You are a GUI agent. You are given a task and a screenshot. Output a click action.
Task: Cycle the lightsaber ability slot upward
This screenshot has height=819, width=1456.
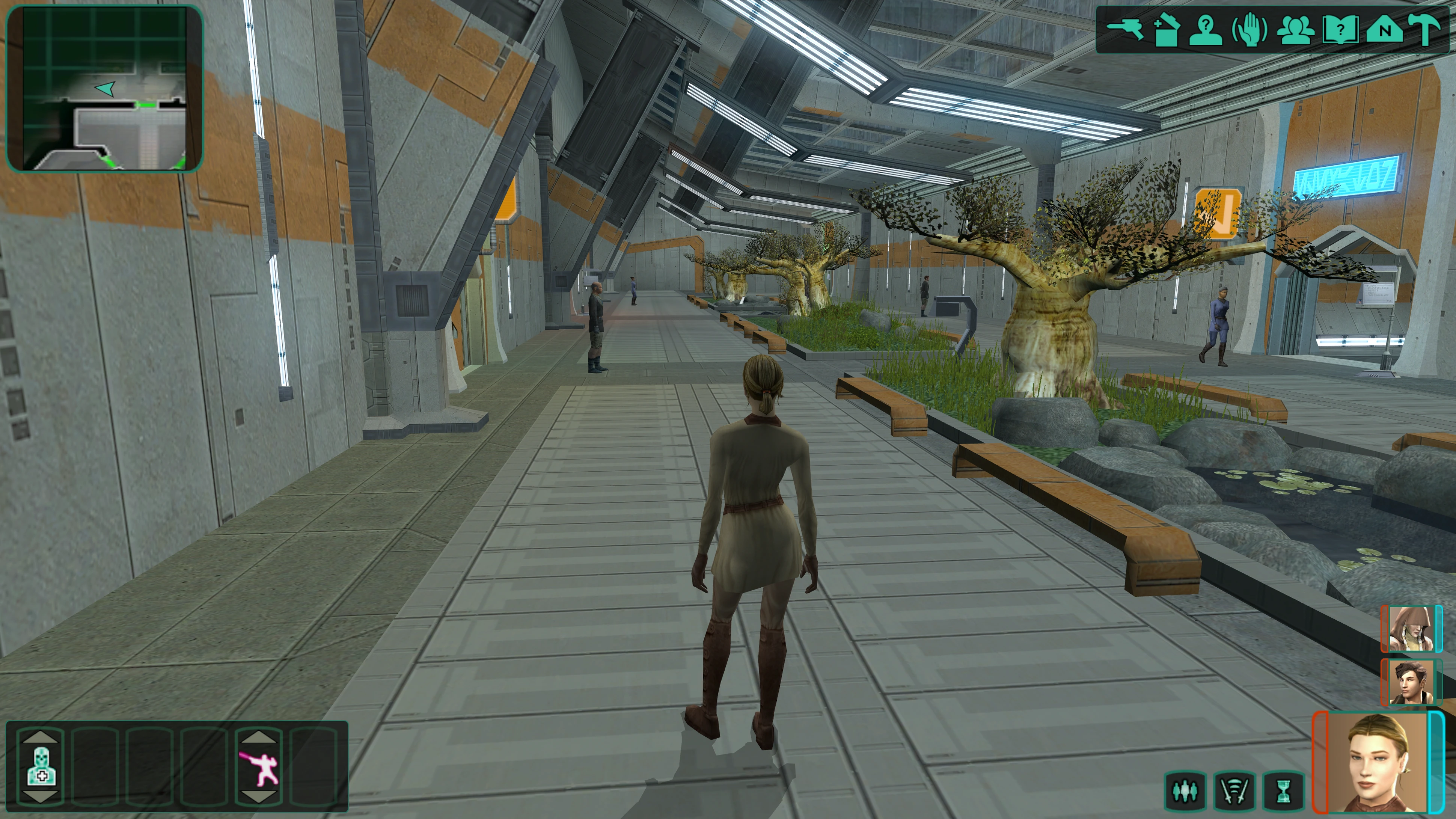point(259,736)
